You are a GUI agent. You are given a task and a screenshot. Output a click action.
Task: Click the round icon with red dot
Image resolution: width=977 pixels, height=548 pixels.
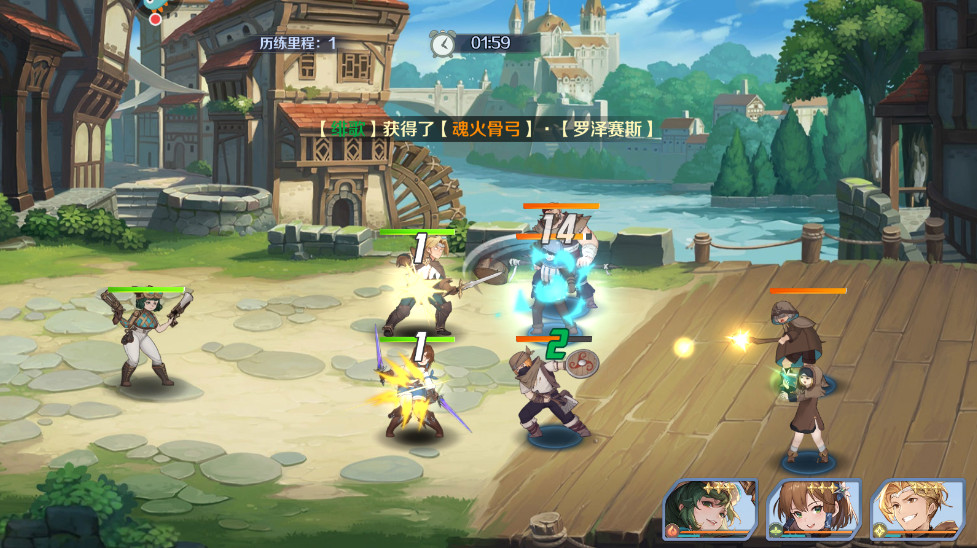[153, 8]
